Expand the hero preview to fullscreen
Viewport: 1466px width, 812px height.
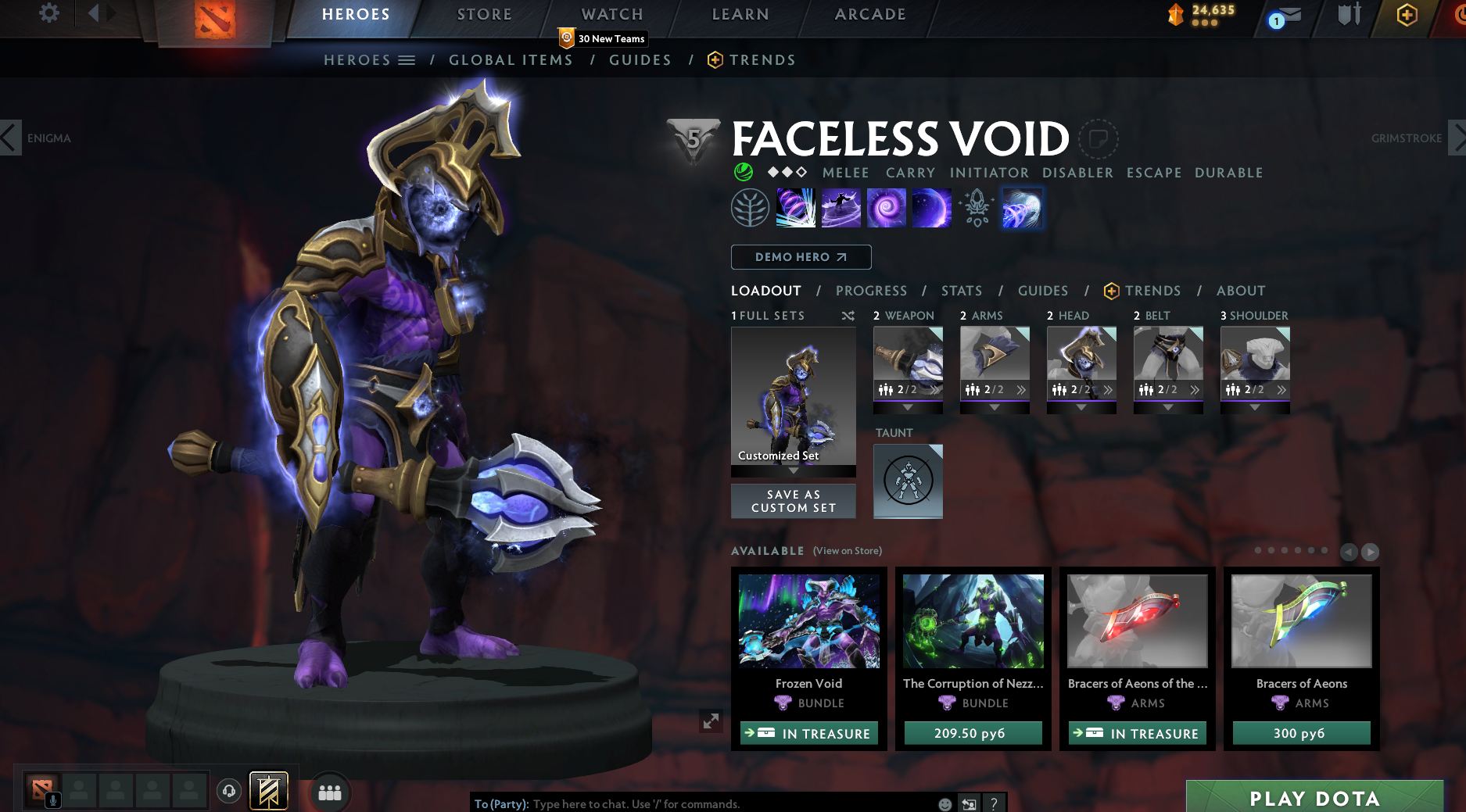pos(710,721)
